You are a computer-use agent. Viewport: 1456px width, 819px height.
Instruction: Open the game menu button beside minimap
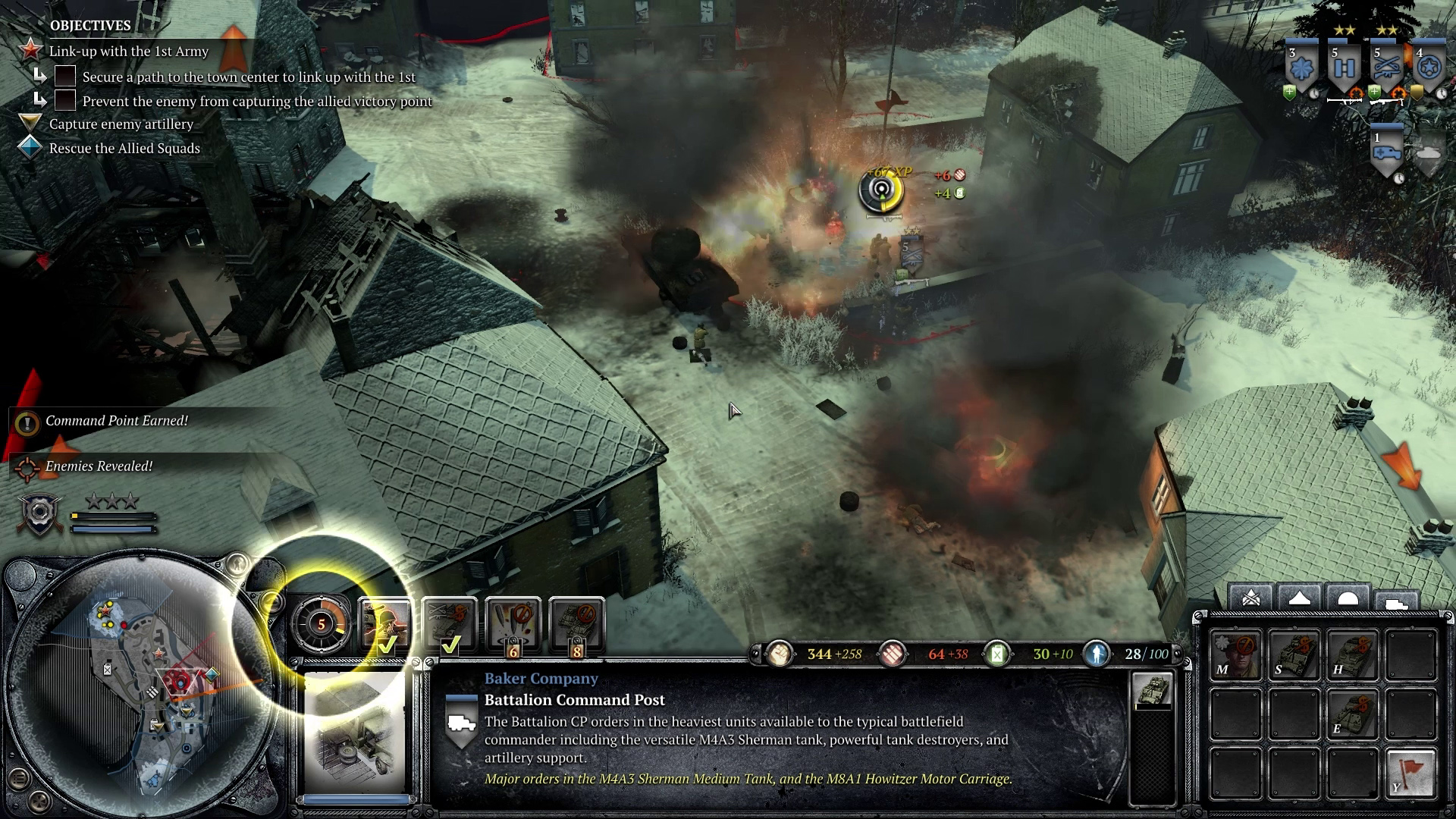pyautogui.click(x=19, y=778)
